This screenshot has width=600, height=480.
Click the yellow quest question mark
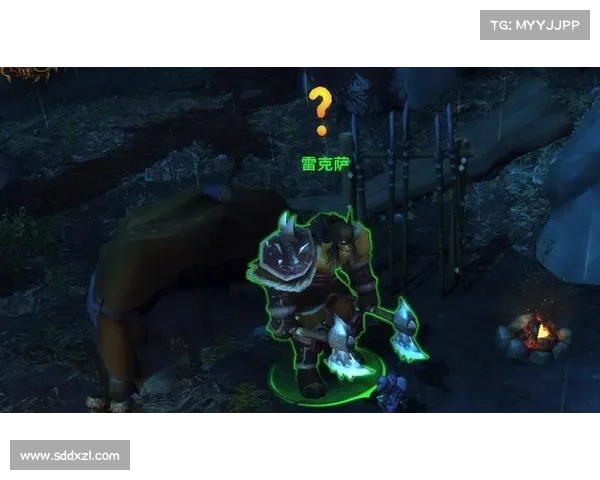320,110
